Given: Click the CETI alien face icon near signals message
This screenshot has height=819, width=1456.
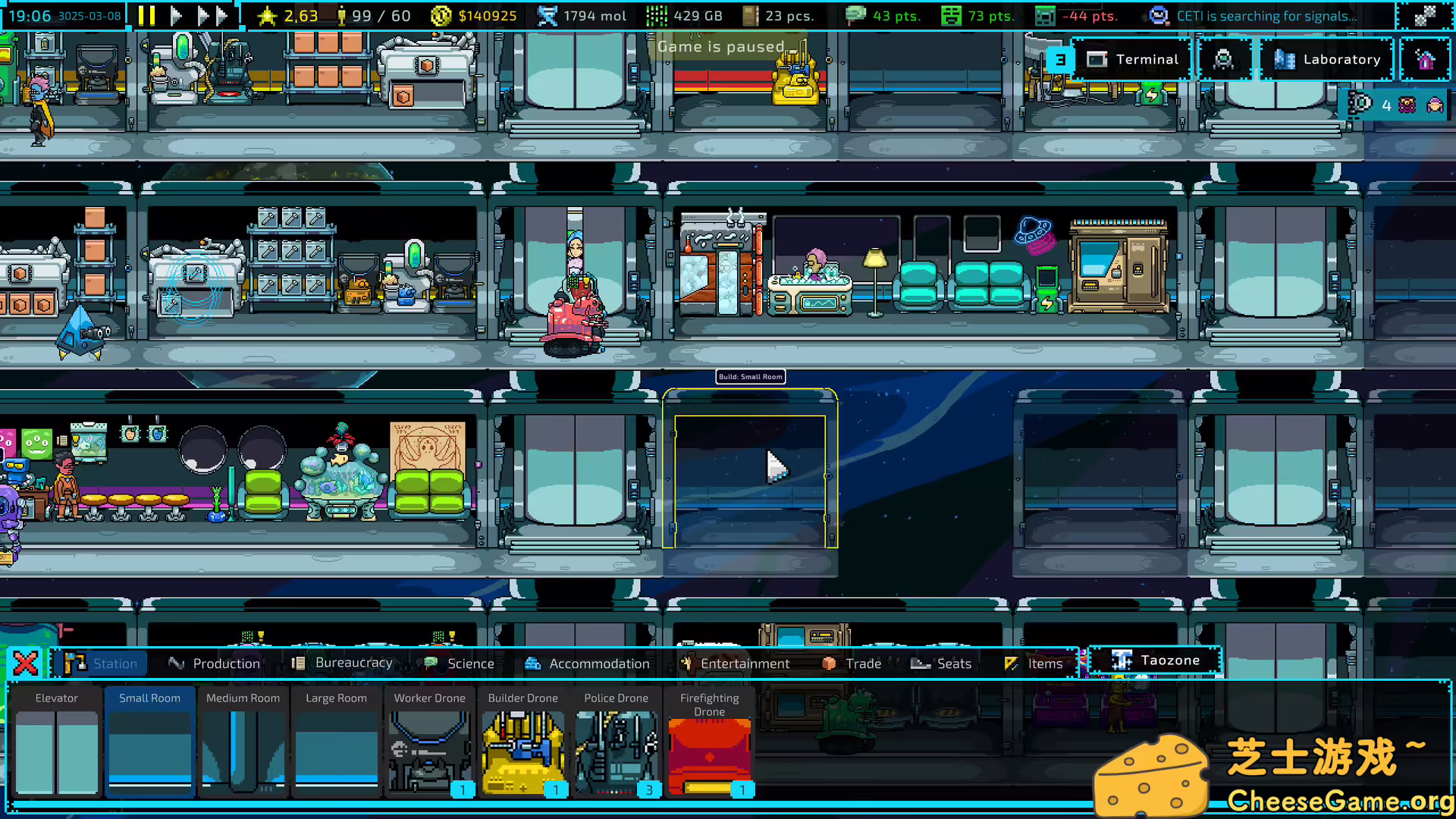Looking at the screenshot, I should [x=1158, y=15].
